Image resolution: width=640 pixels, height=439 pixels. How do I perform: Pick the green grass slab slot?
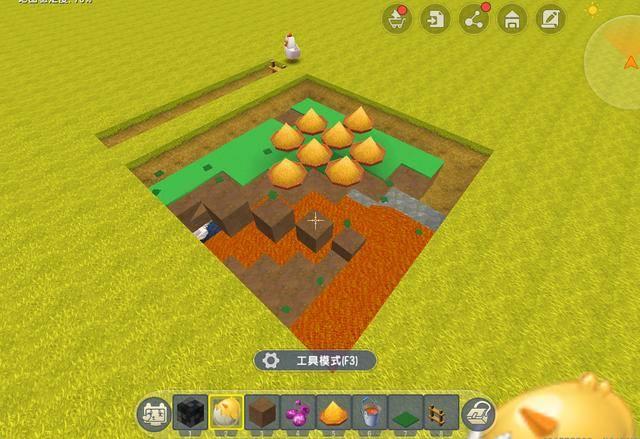[x=405, y=411]
